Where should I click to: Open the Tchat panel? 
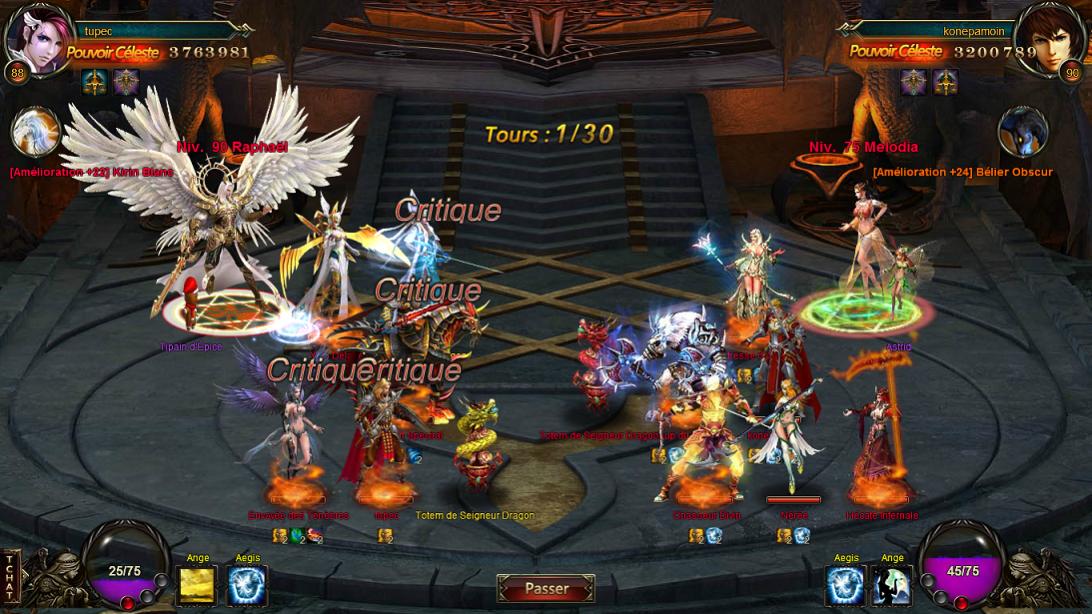10,577
